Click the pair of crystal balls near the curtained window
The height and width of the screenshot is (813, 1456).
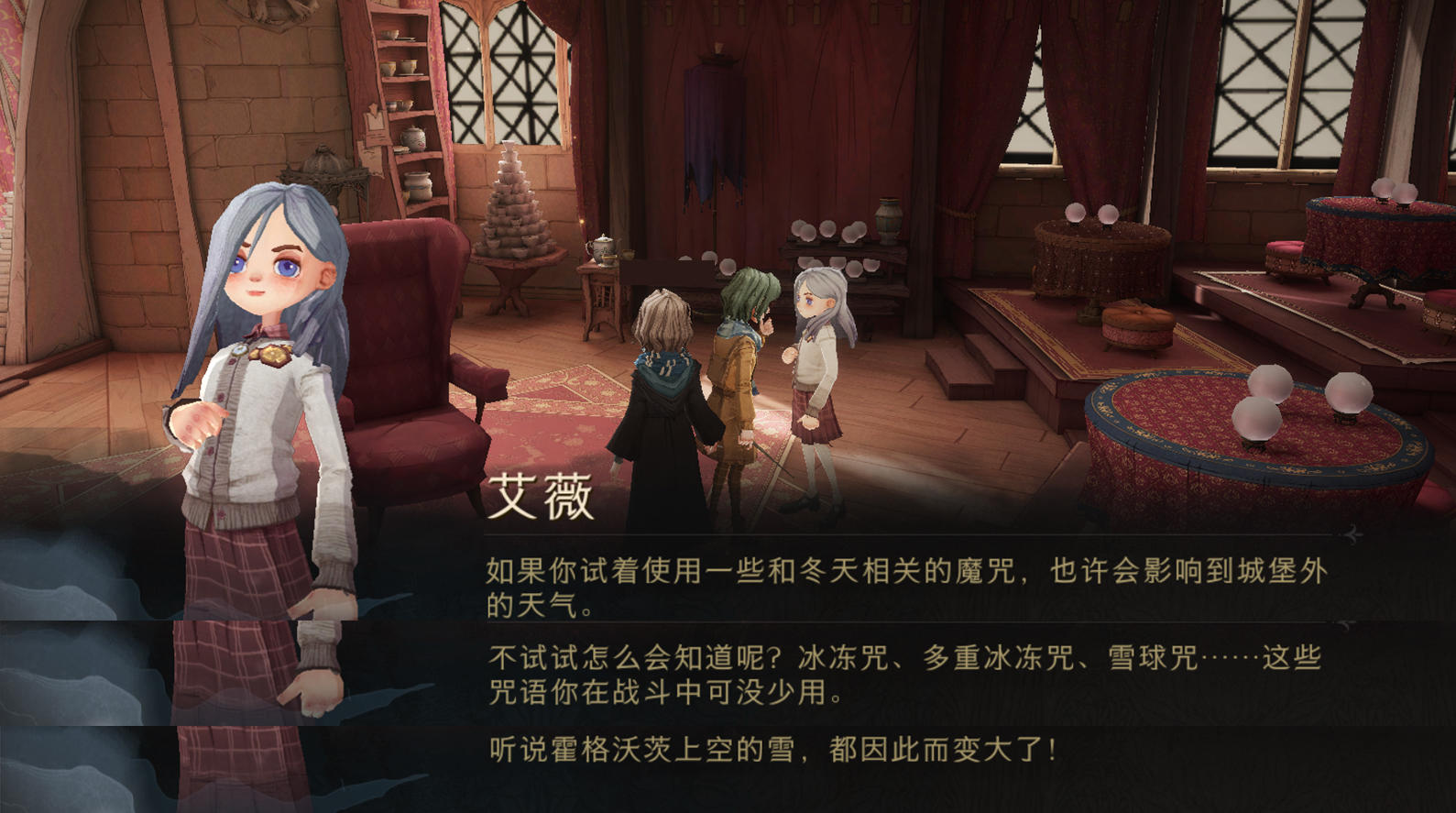tap(1090, 213)
